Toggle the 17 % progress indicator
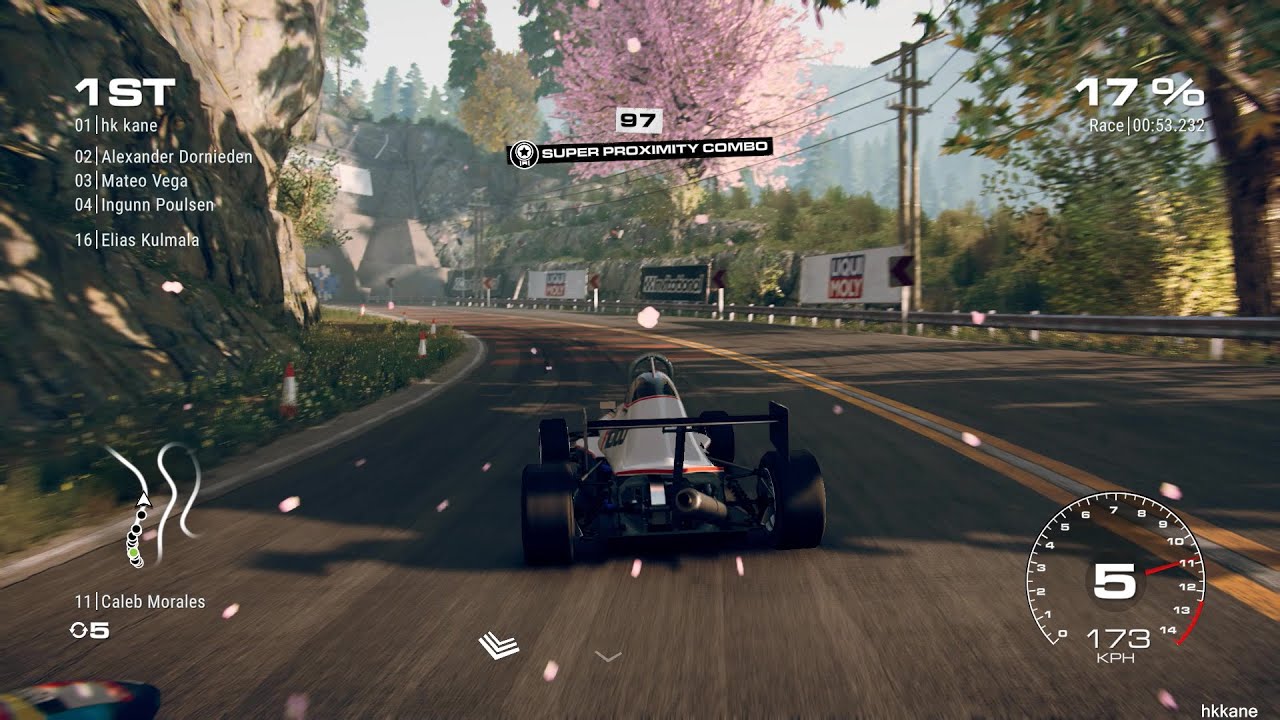 point(1140,93)
